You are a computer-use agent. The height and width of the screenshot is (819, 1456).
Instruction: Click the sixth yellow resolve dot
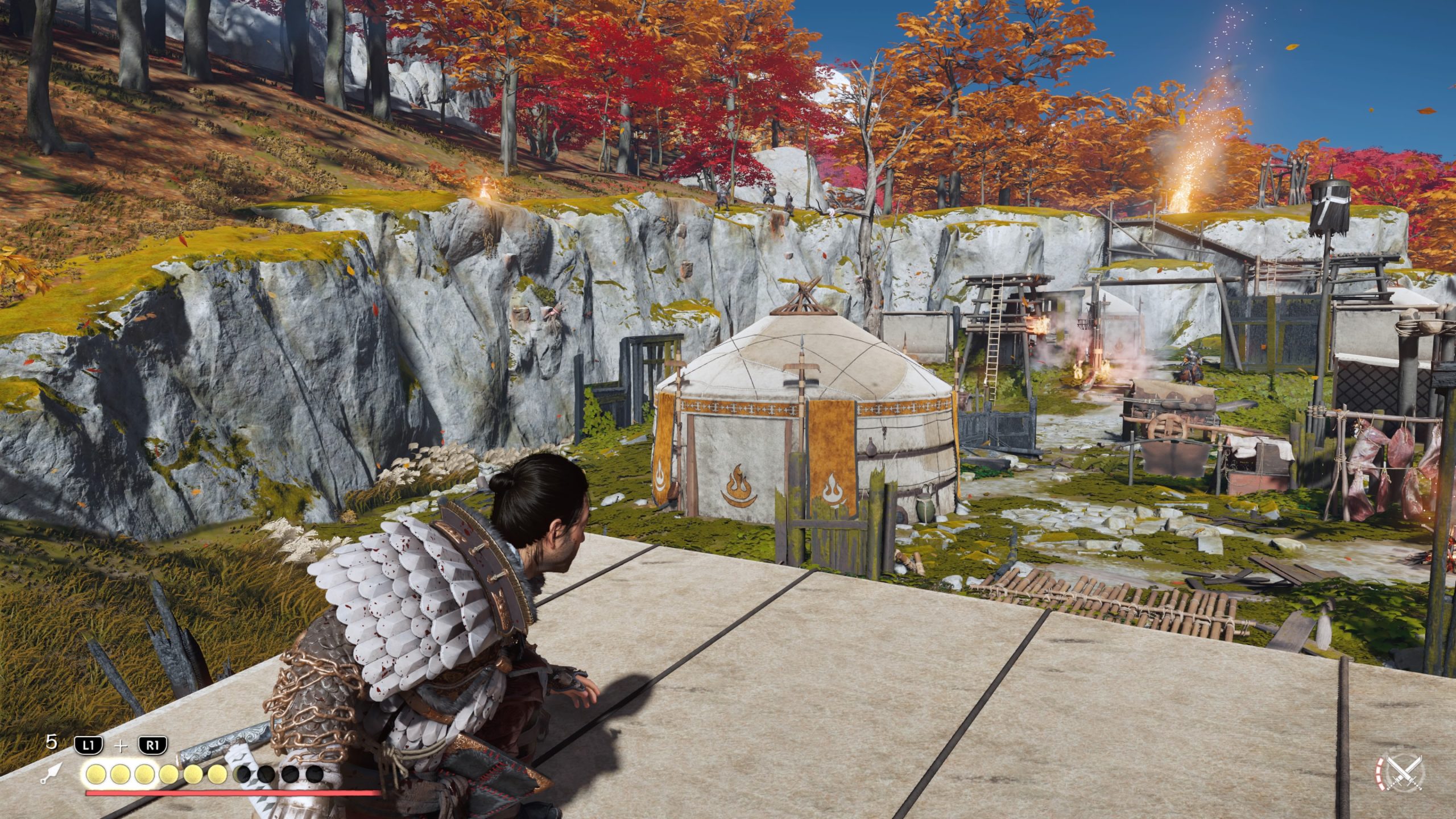(x=218, y=775)
